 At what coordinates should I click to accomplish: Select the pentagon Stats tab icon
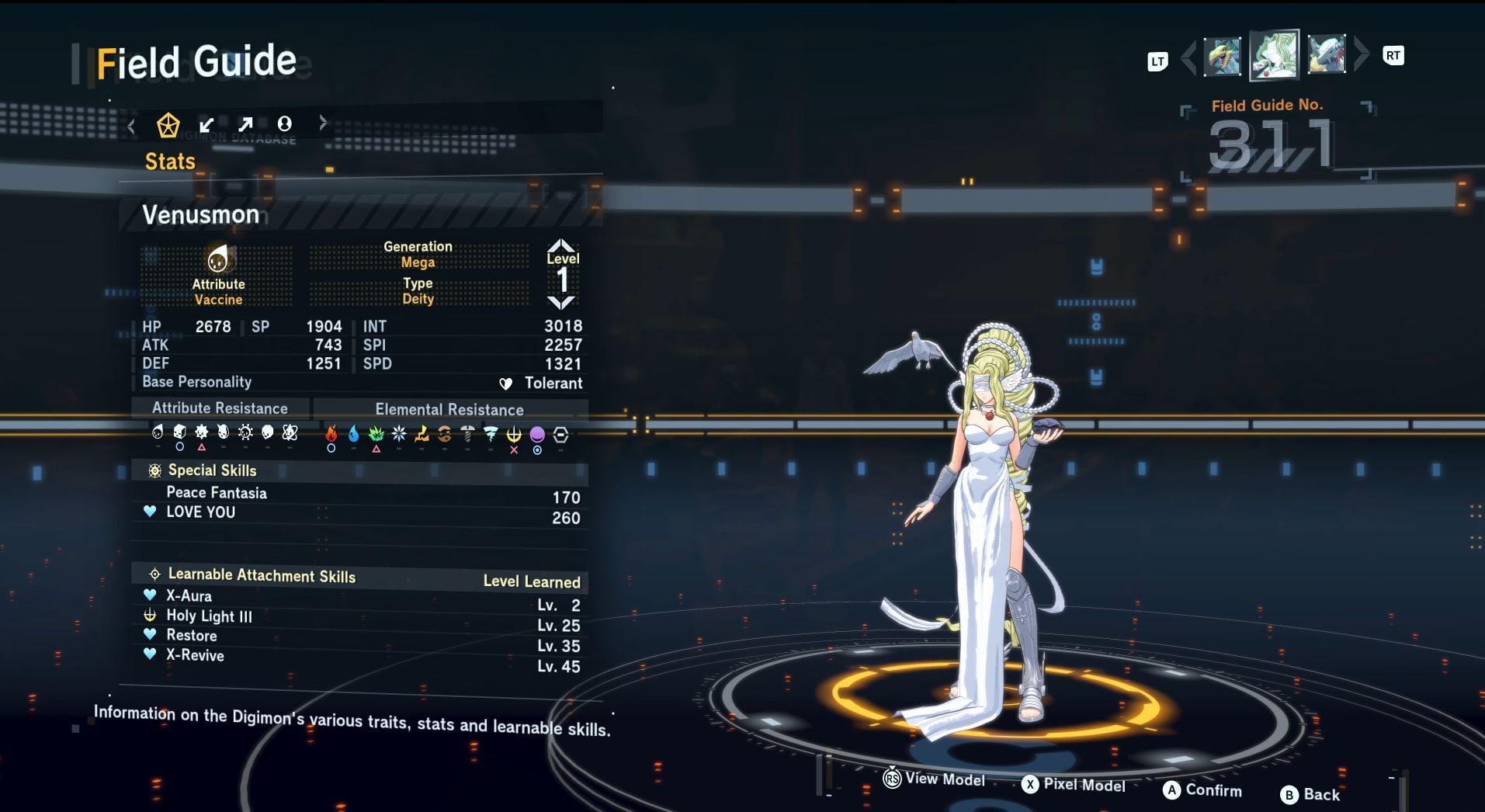(168, 125)
